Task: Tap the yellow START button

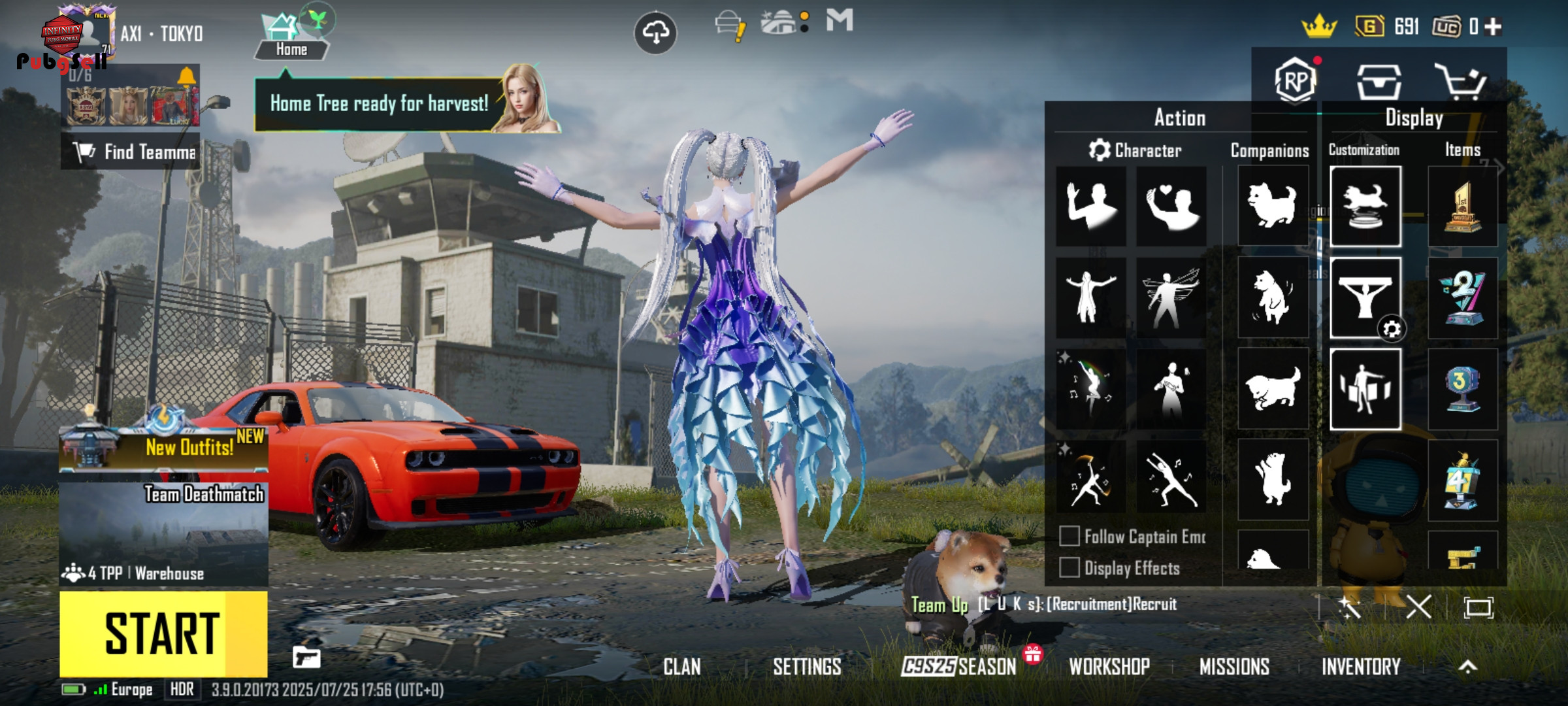Action: pyautogui.click(x=163, y=633)
